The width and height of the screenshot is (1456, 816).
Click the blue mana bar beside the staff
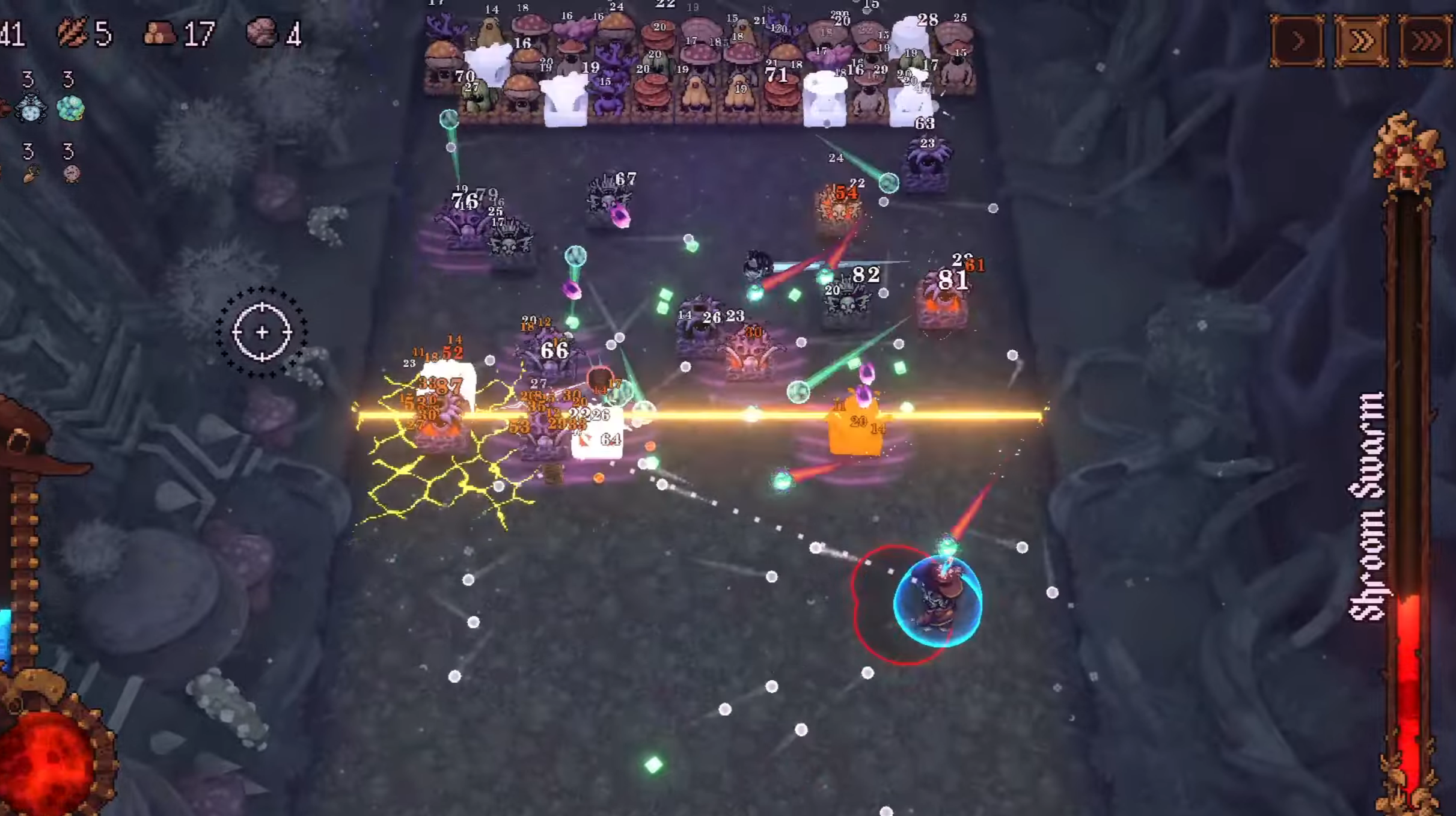point(5,637)
